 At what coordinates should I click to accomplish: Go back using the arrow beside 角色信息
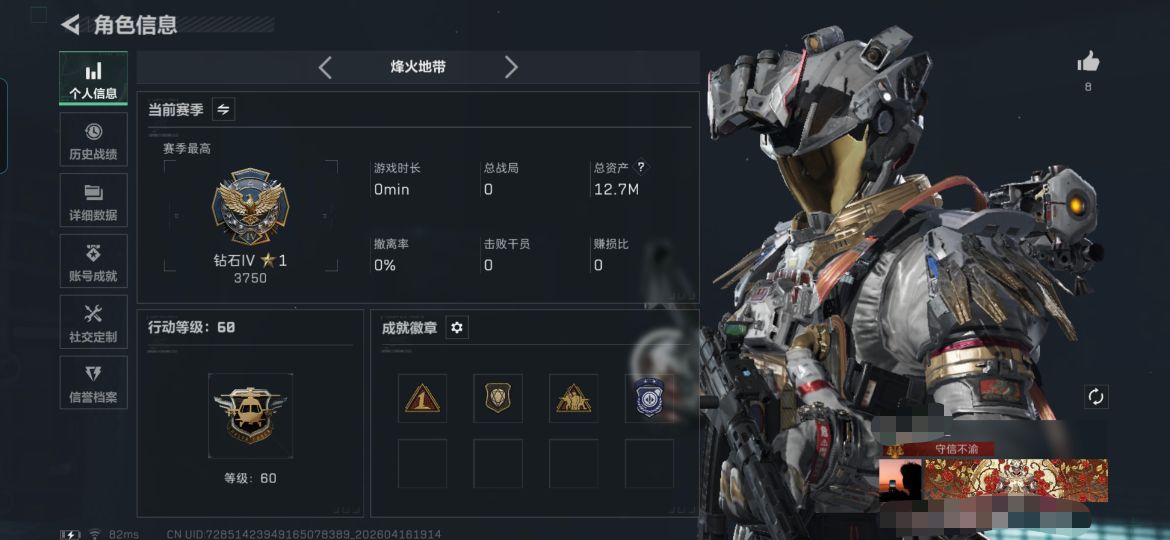70,24
